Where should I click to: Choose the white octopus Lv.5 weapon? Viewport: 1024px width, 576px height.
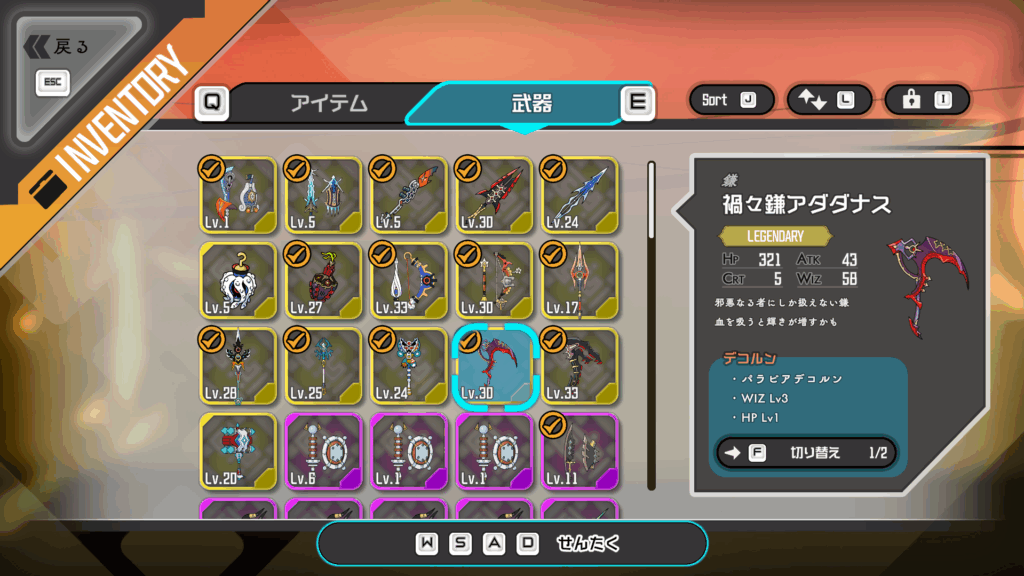click(238, 280)
